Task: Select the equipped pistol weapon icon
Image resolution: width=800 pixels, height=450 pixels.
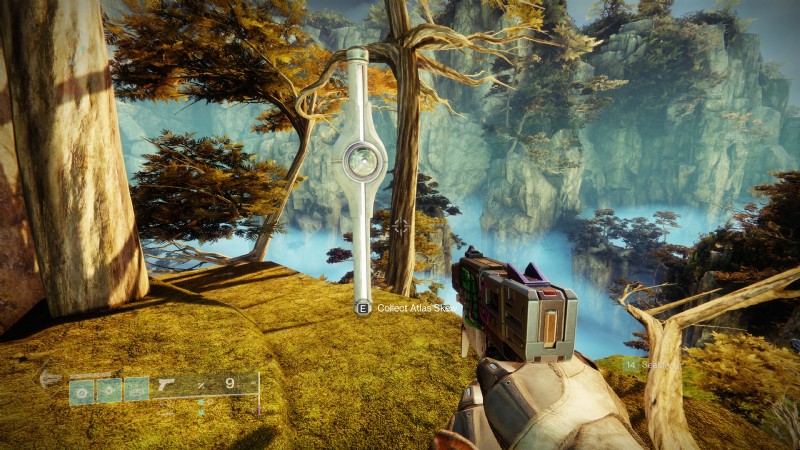Action: 163,386
